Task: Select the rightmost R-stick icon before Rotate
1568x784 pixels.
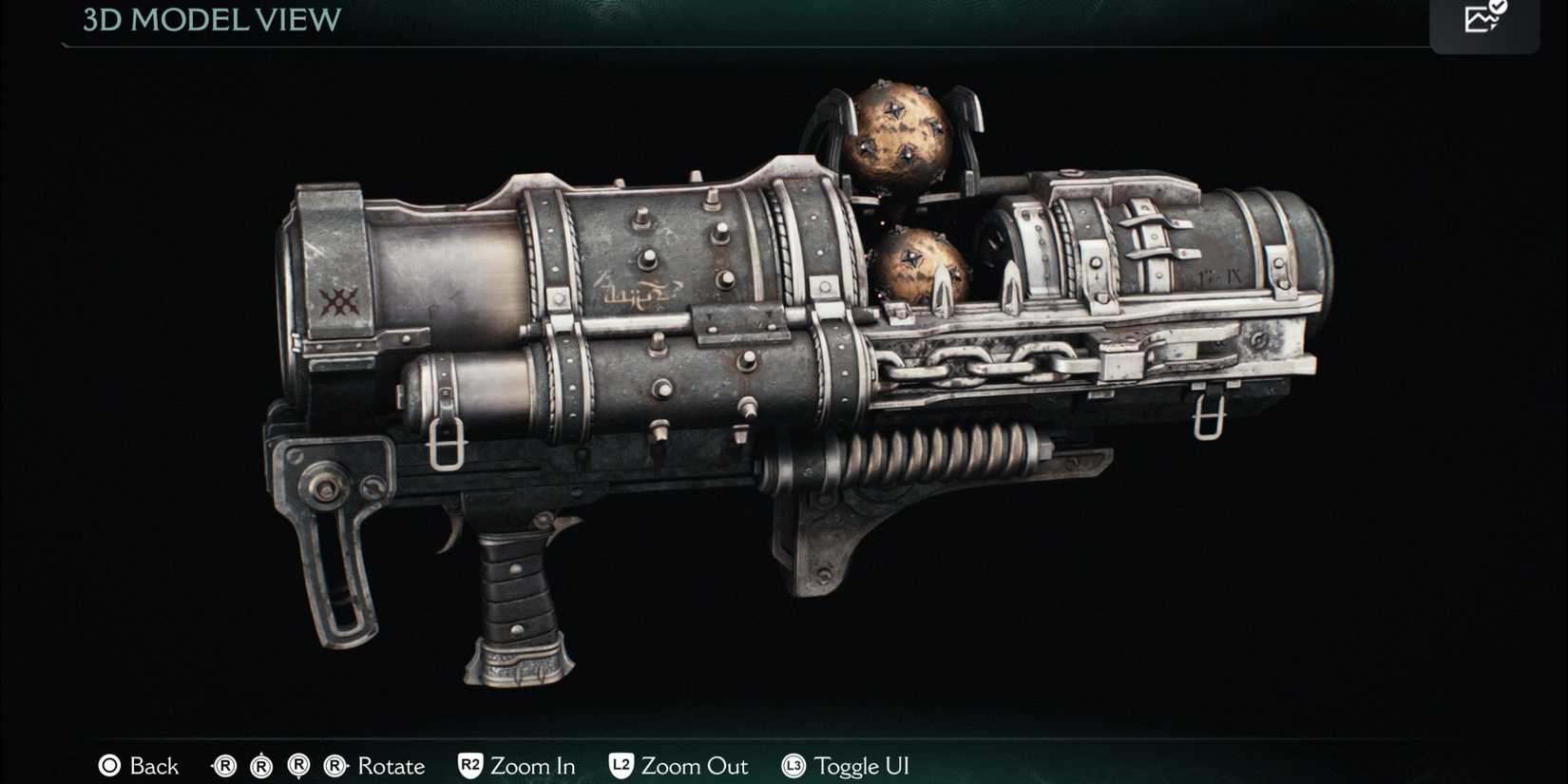Action: (x=335, y=766)
